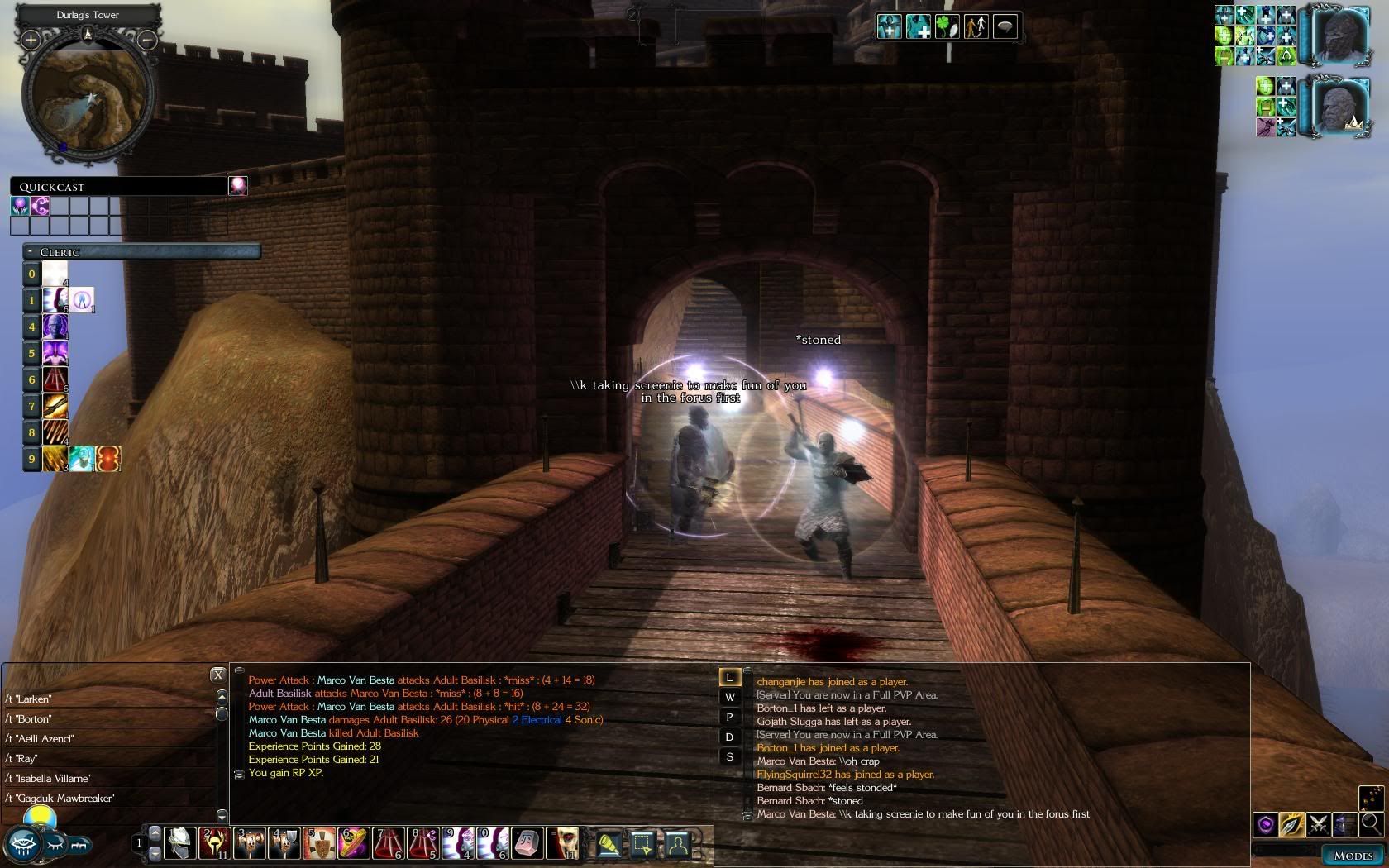Click the minimap zoom-in plus button
The width and height of the screenshot is (1389, 868).
pos(31,40)
